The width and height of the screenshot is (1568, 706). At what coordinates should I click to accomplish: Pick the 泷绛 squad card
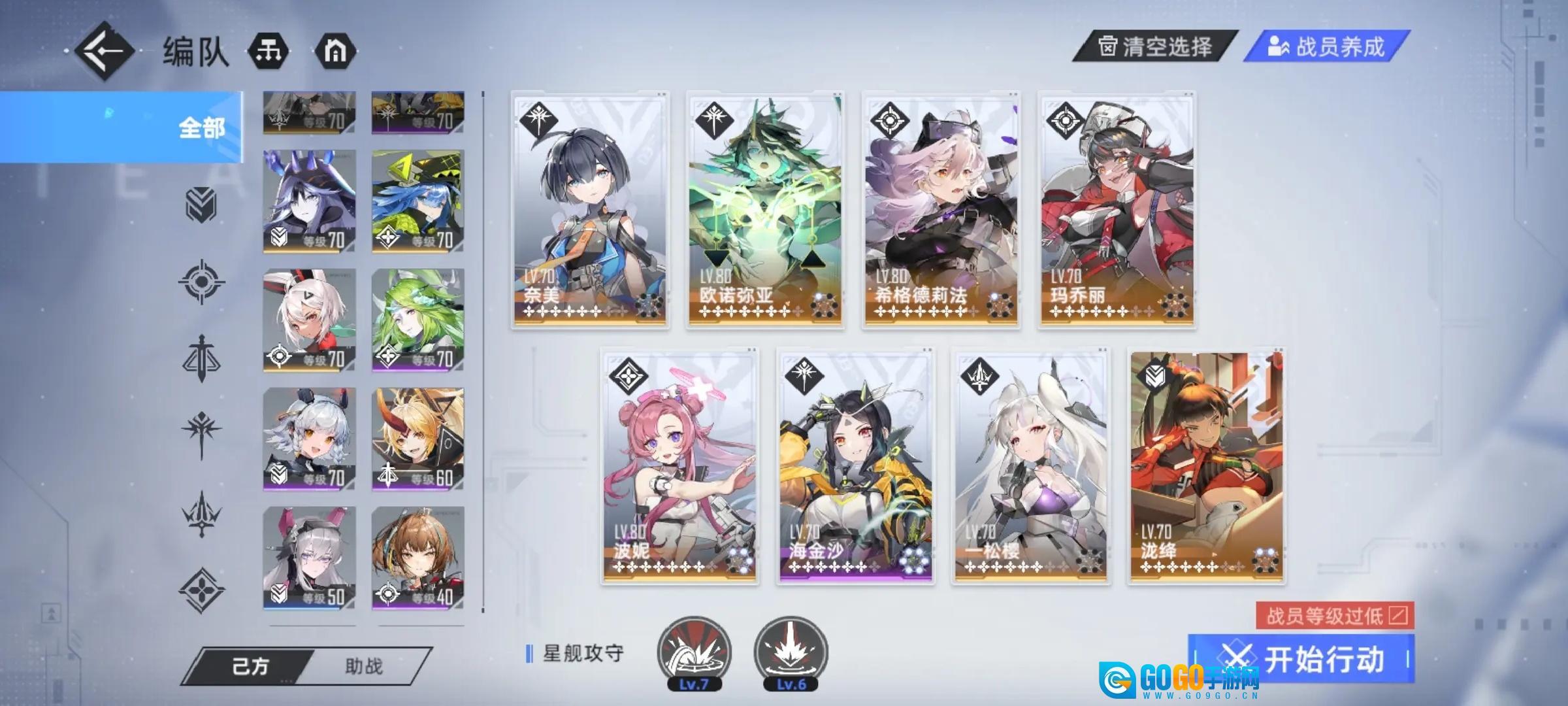(1206, 467)
